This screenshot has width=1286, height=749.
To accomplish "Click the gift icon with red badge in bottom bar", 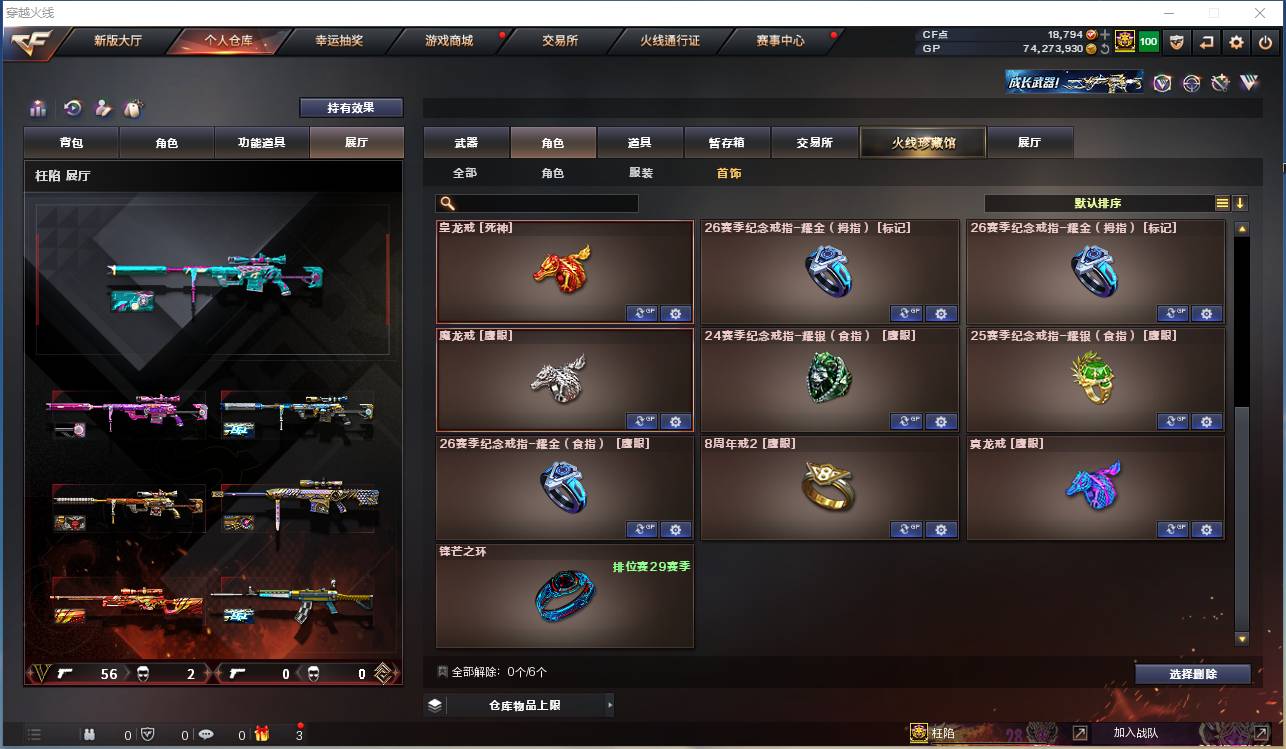I will click(261, 734).
